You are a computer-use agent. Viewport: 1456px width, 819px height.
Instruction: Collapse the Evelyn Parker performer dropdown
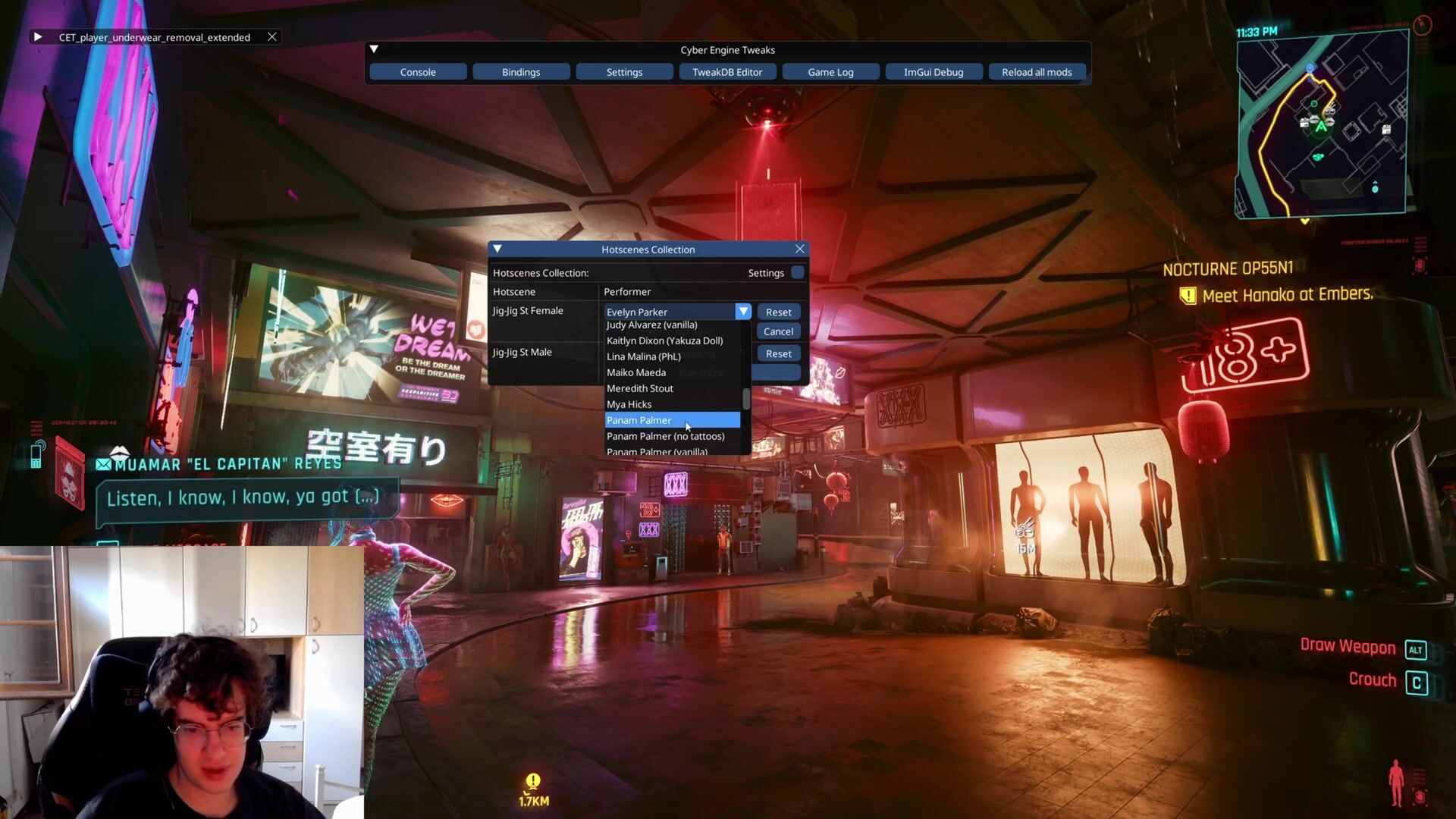[x=742, y=312]
